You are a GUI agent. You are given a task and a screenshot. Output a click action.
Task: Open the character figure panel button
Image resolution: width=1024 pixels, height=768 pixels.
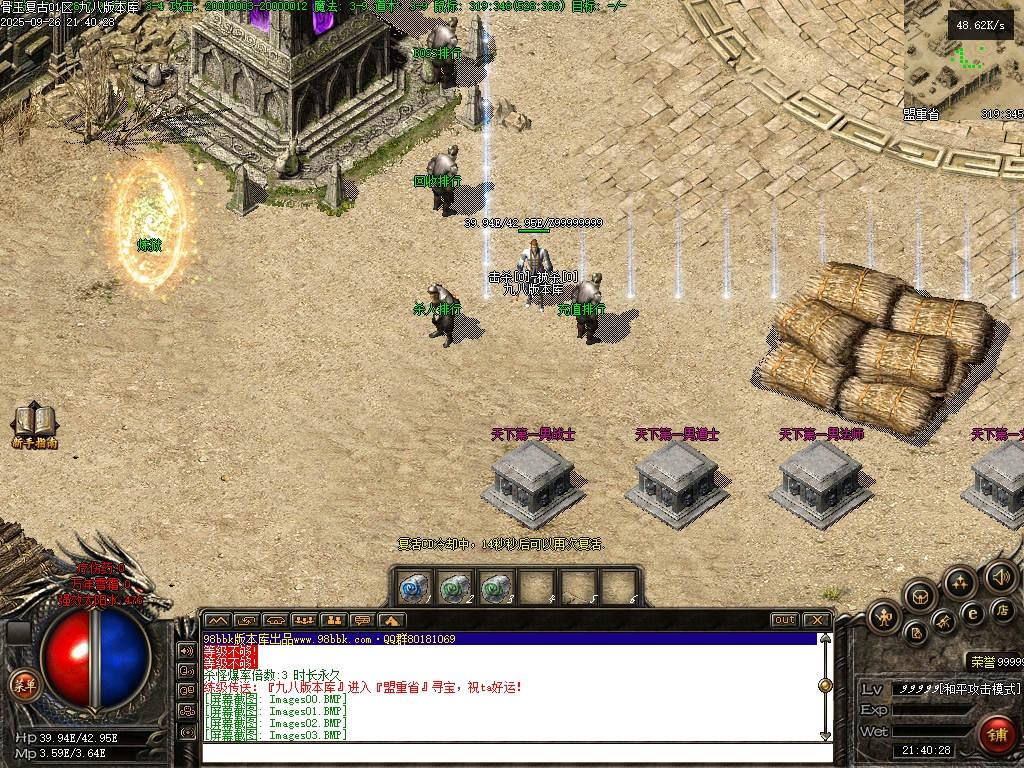click(884, 617)
